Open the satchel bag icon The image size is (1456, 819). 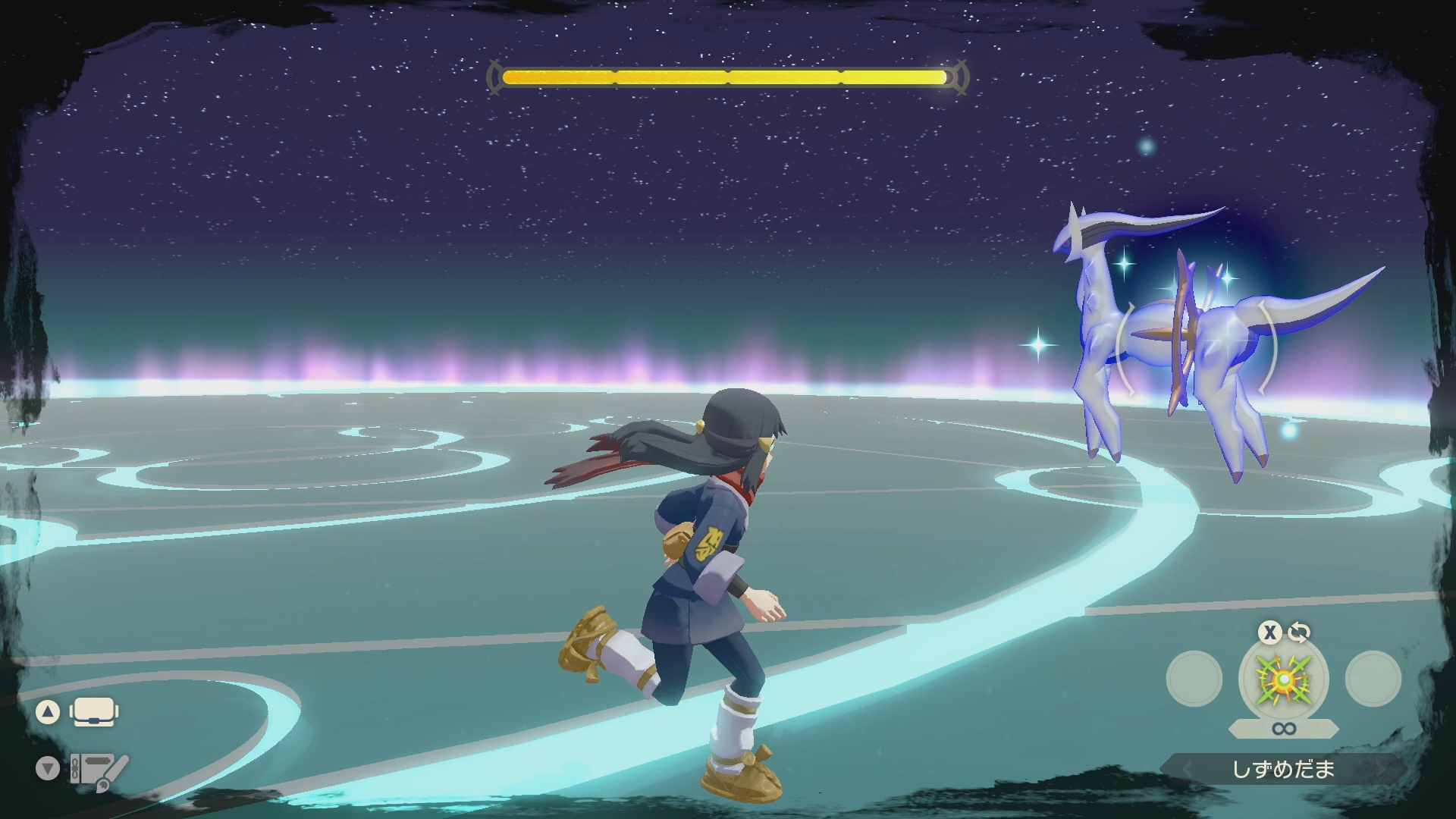(x=93, y=712)
